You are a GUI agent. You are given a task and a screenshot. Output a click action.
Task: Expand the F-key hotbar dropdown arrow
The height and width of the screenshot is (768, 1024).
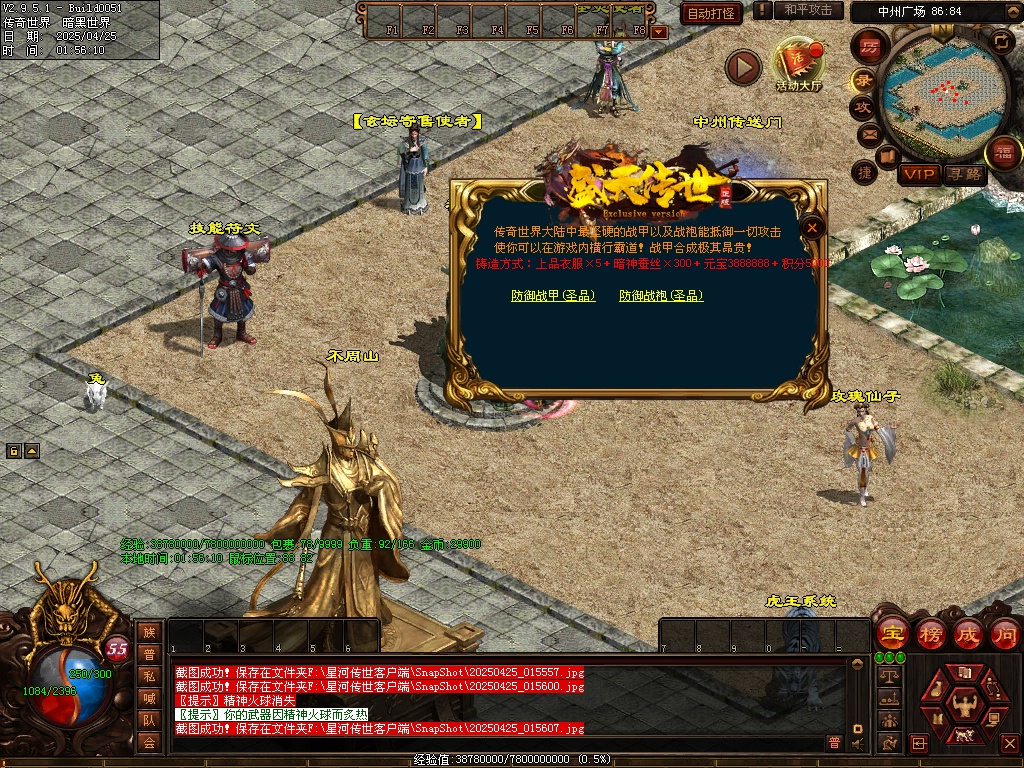tap(658, 31)
